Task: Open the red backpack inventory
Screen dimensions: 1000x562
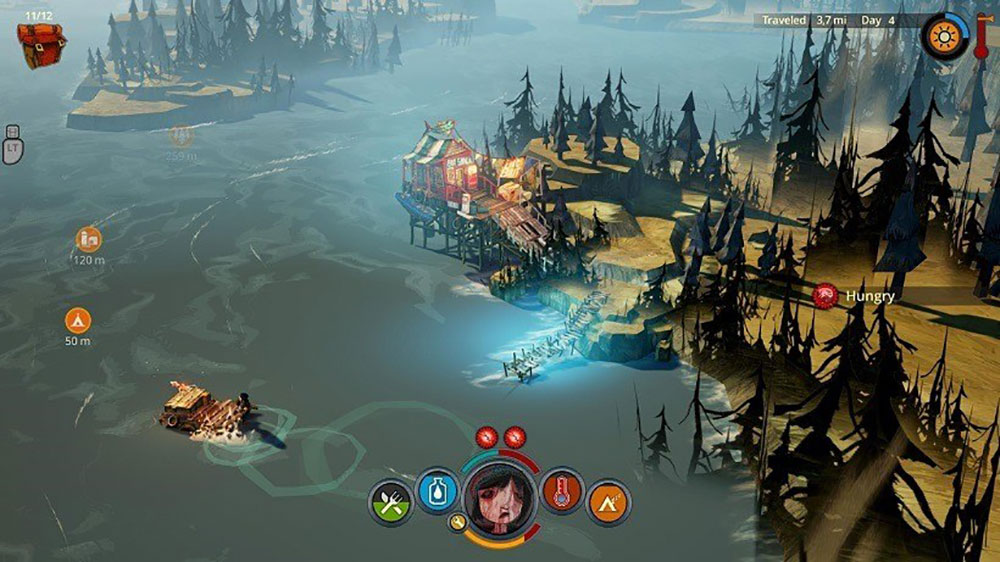Action: 41,44
